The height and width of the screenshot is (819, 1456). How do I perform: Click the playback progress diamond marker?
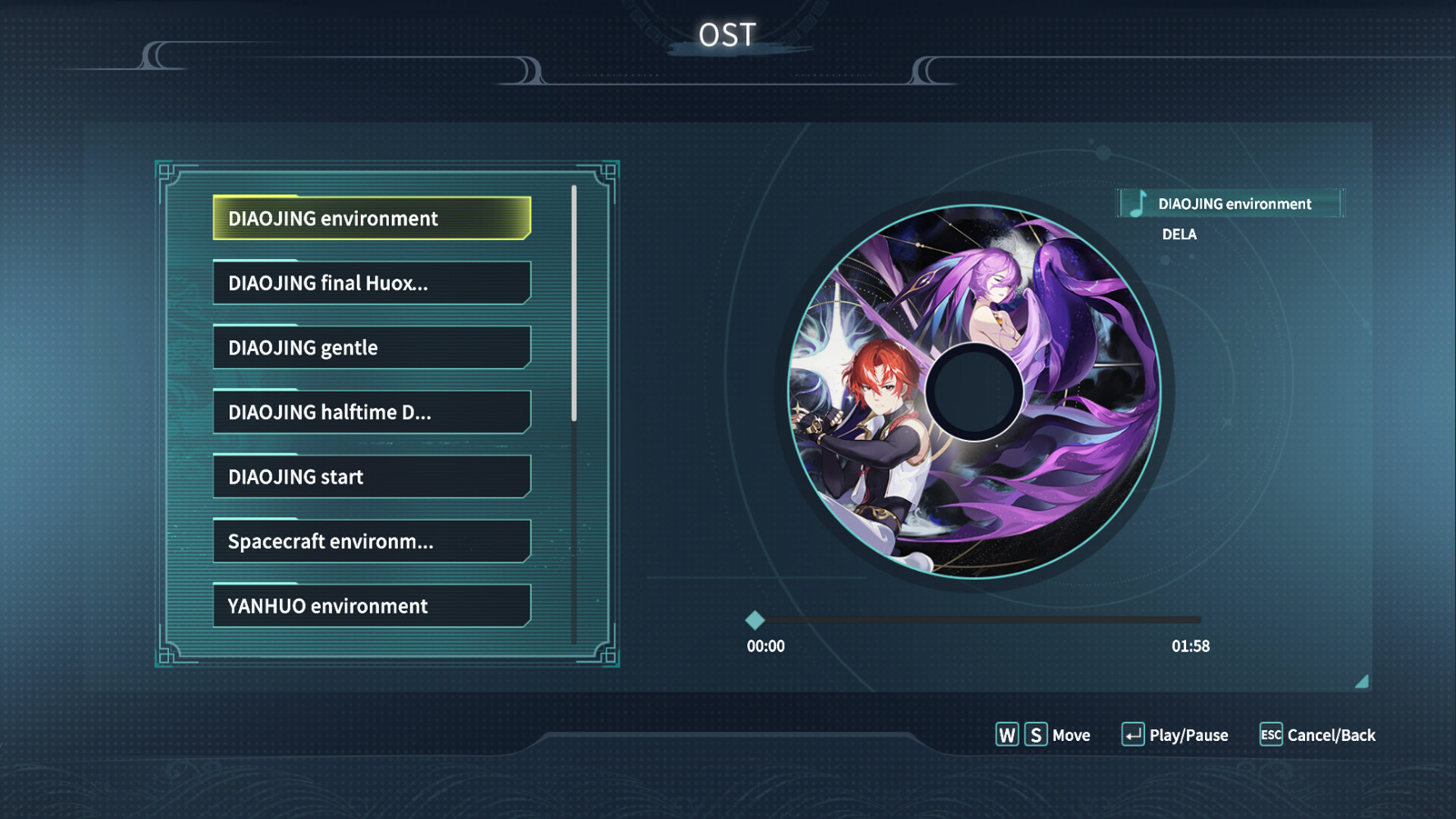pyautogui.click(x=755, y=620)
